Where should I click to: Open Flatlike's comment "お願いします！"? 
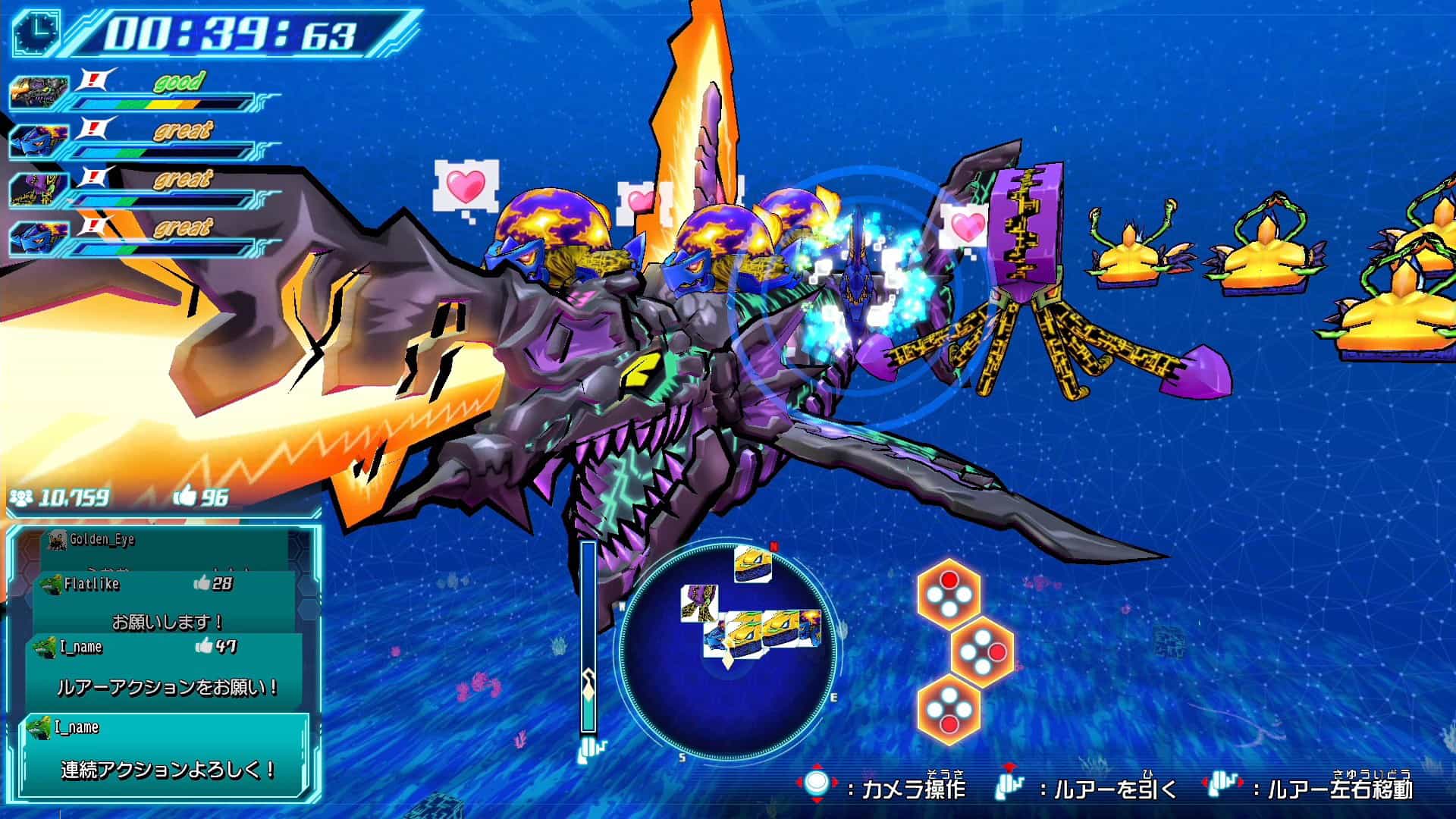[165, 607]
